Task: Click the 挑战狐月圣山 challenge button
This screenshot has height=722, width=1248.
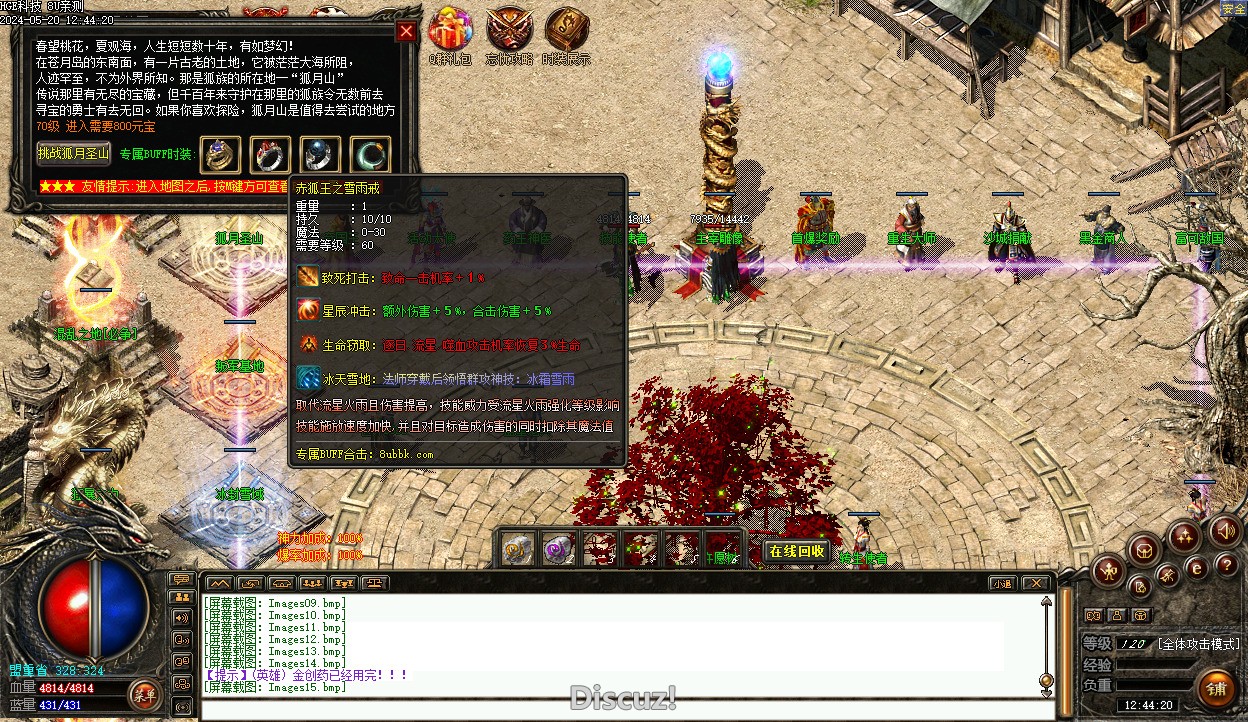Action: (75, 153)
